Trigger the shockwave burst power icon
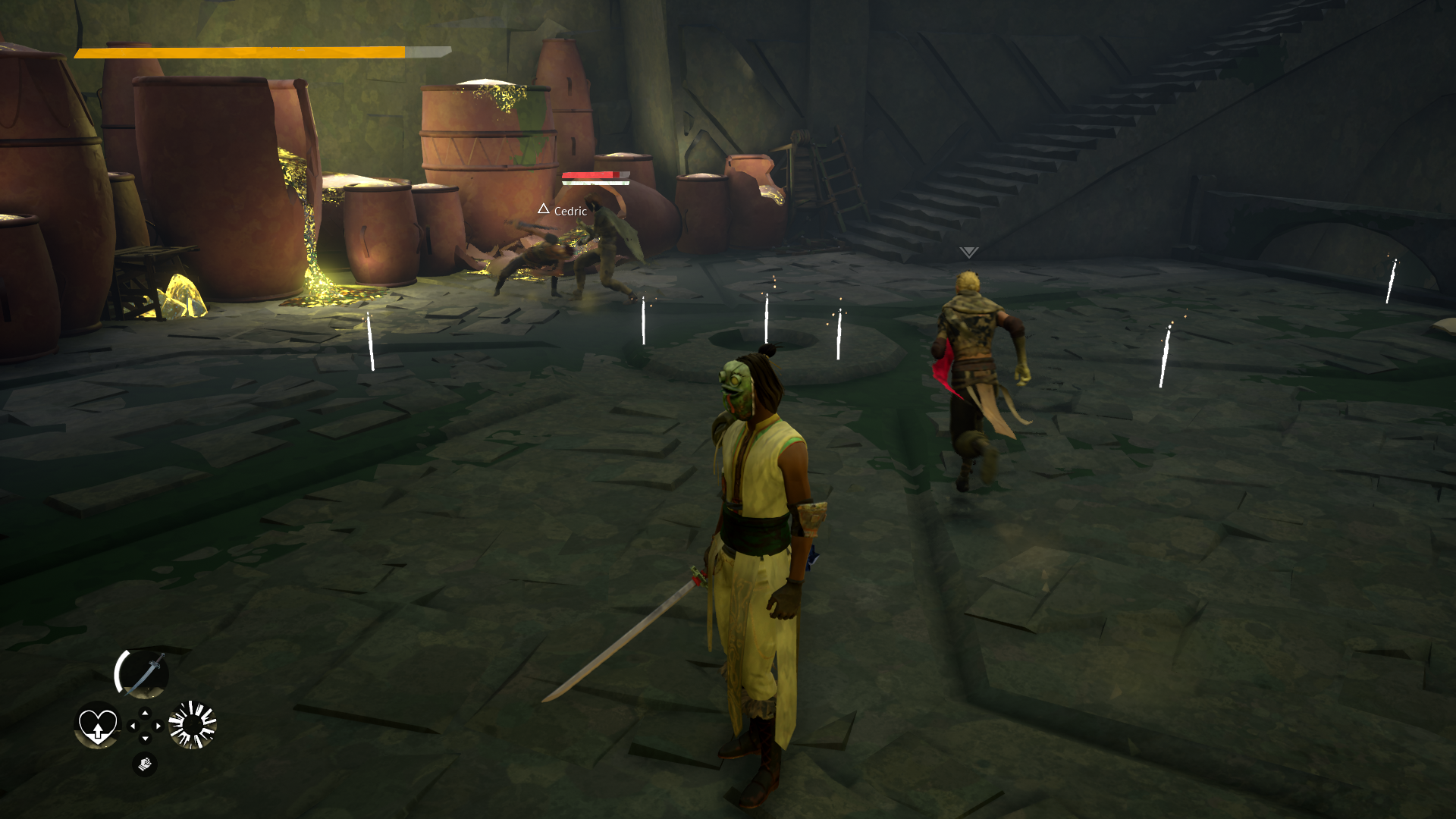1456x819 pixels. [x=192, y=725]
